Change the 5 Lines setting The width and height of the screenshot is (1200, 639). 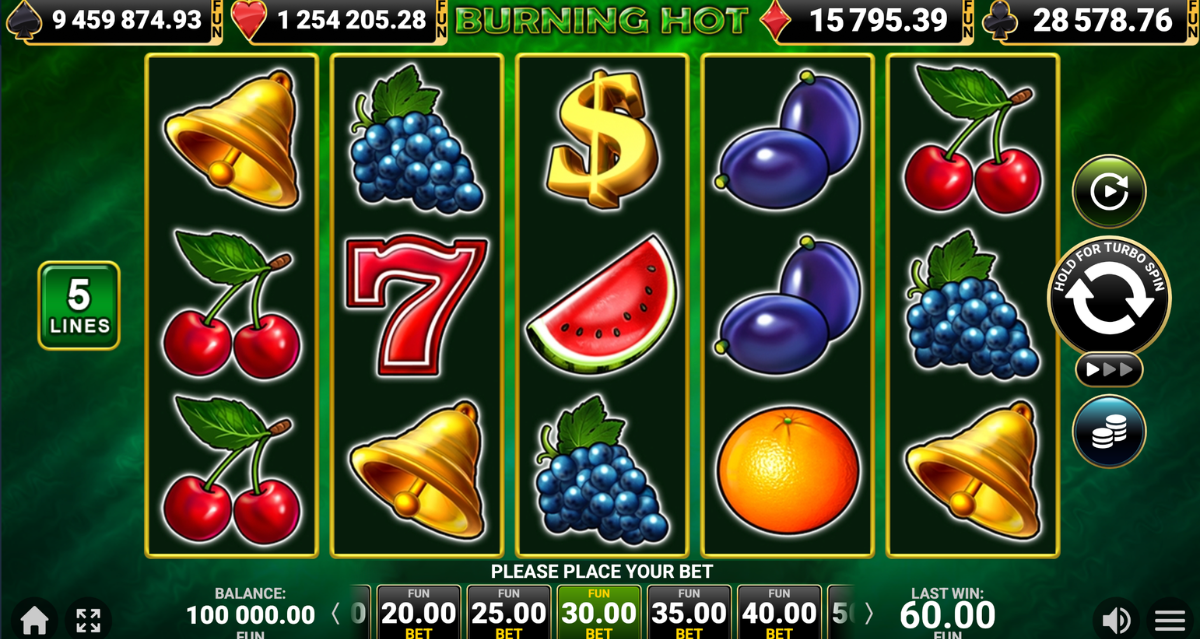click(x=79, y=305)
